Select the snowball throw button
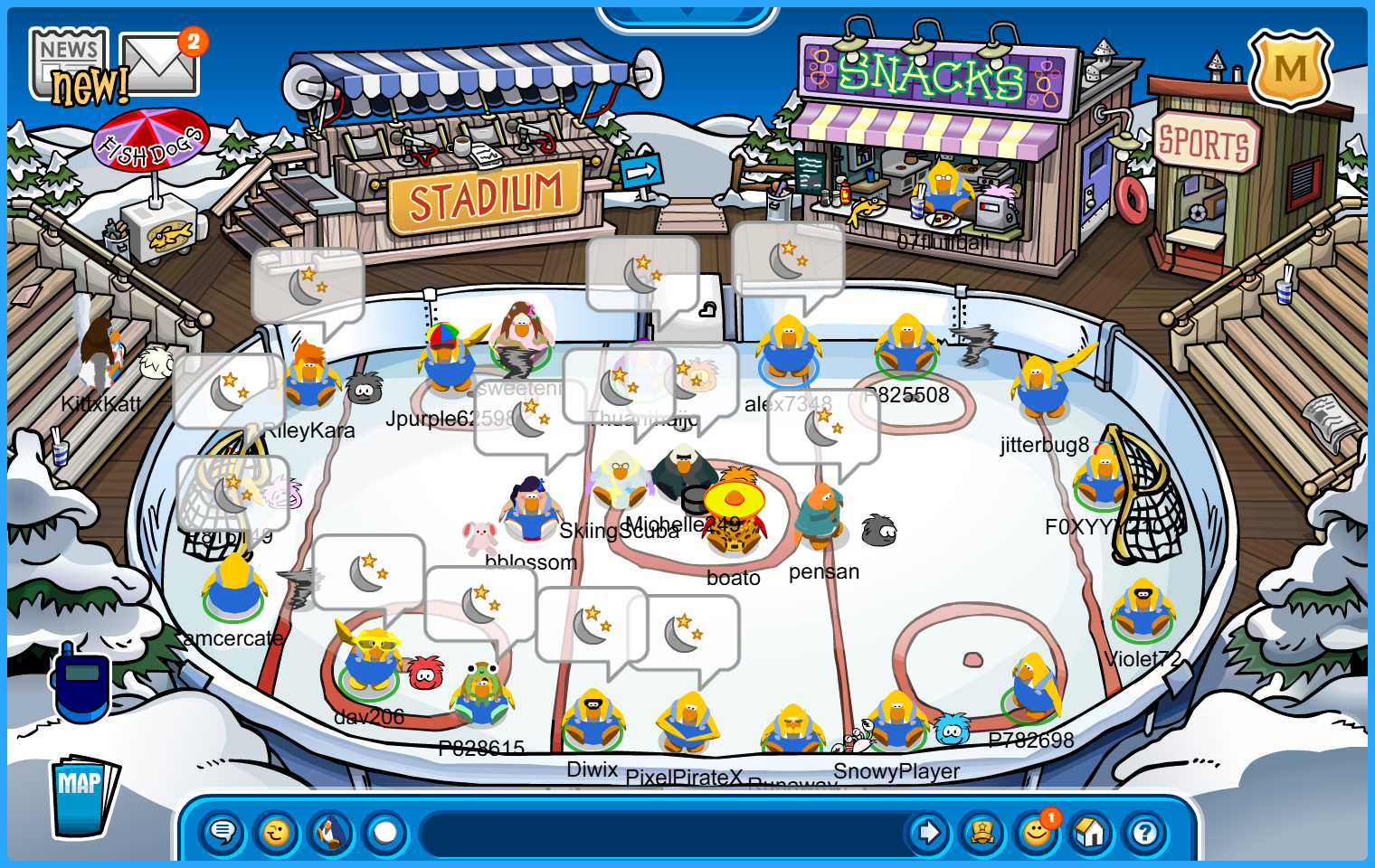Viewport: 1375px width, 868px height. (x=385, y=832)
